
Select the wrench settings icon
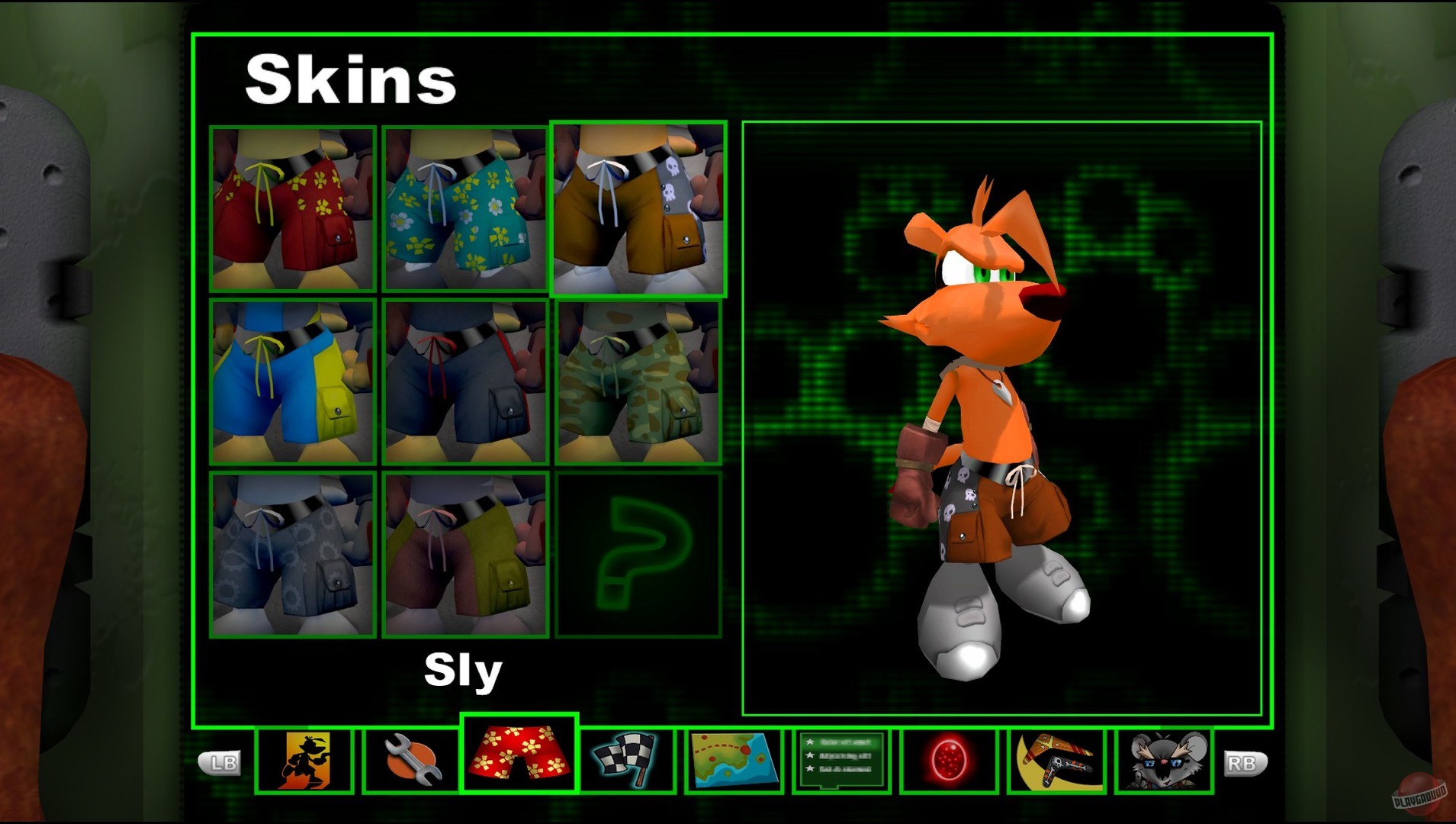pos(410,763)
